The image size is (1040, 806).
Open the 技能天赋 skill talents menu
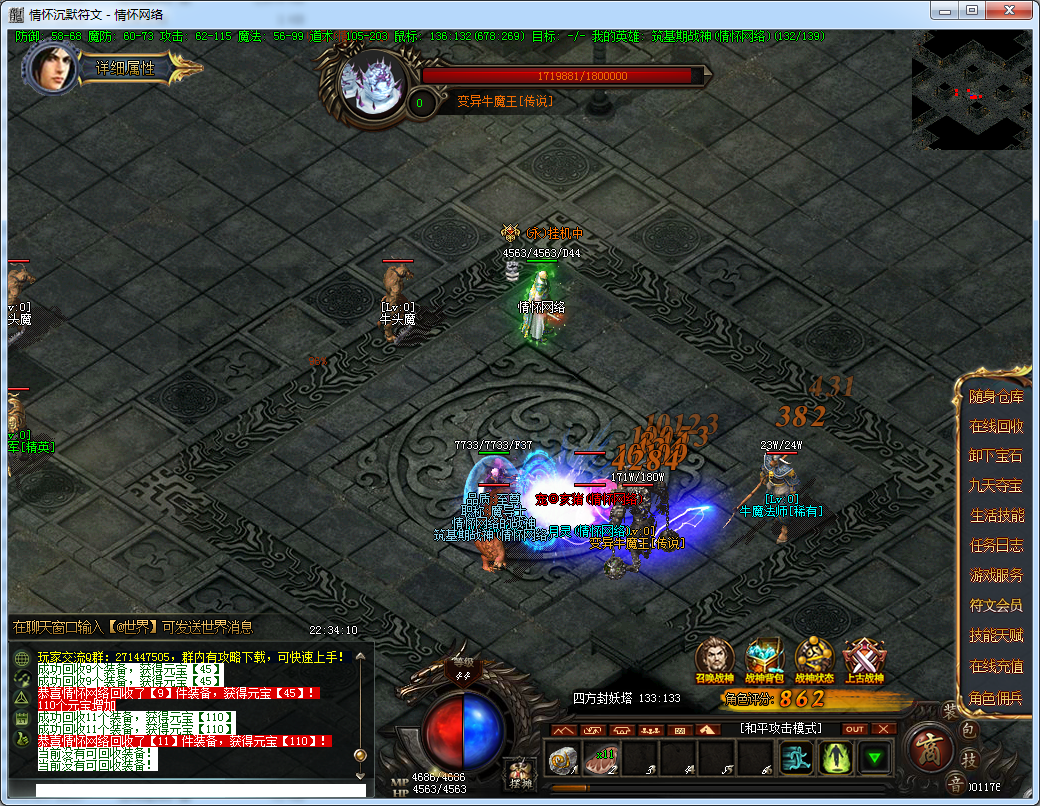[996, 635]
